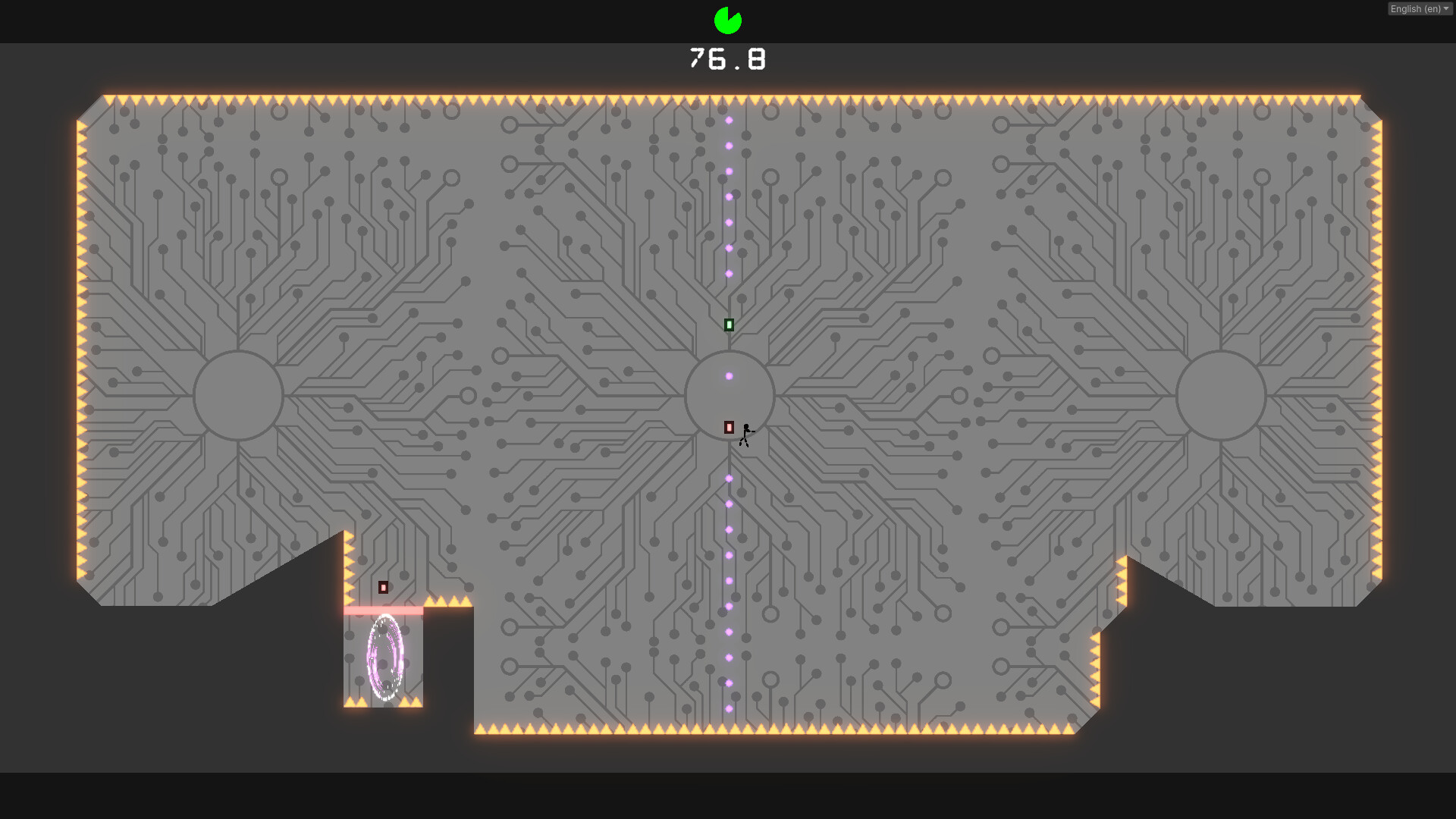Screen dimensions: 1456x819
Task: Click the glowing red switch beside the stick figure
Action: tap(729, 428)
